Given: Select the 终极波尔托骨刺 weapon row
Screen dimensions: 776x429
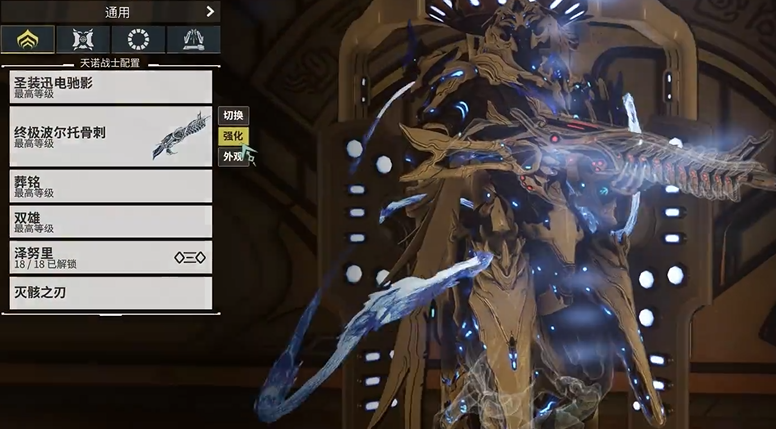Looking at the screenshot, I should 111,136.
